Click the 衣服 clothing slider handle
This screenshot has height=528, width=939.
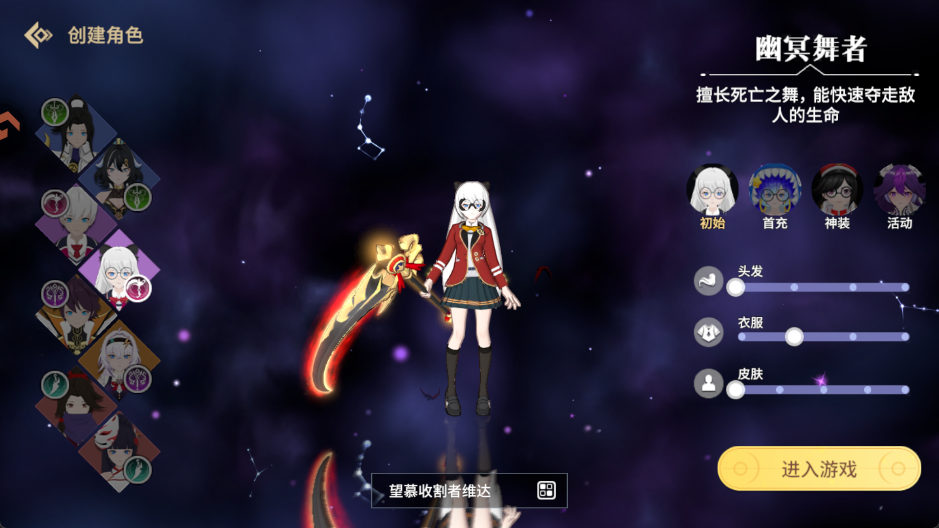tap(794, 337)
